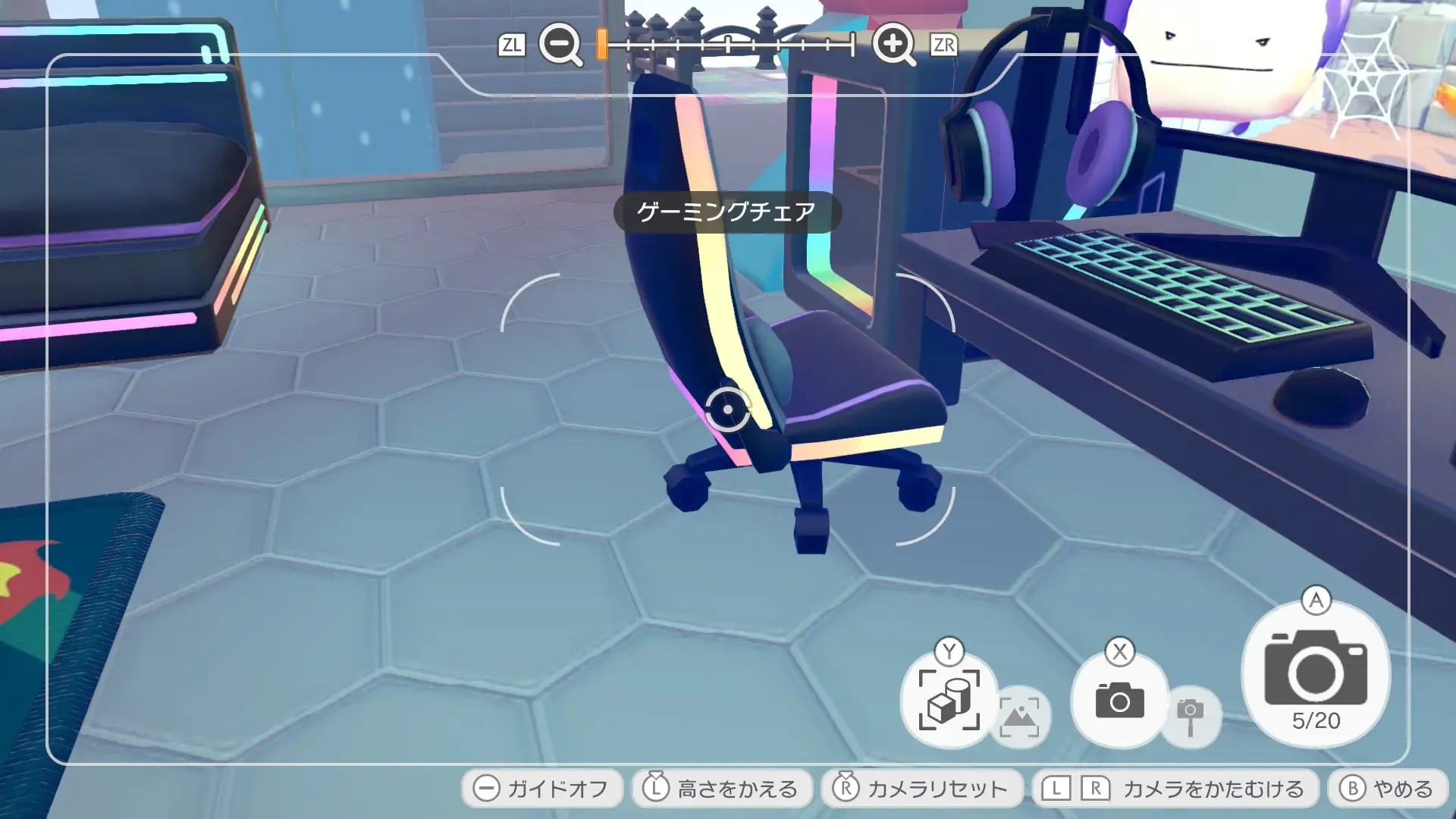
Task: Click the ZL zoom-out magnifier icon
Action: tap(559, 43)
